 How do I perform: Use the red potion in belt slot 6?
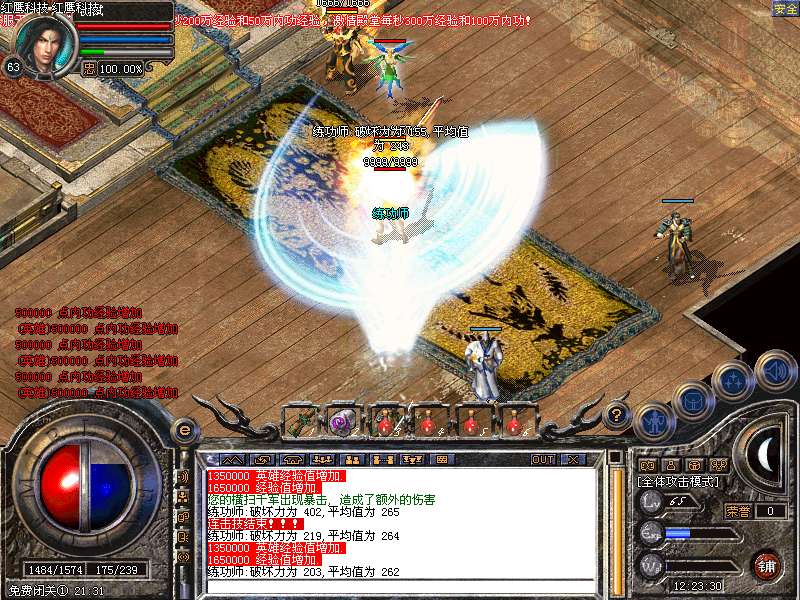coord(513,421)
